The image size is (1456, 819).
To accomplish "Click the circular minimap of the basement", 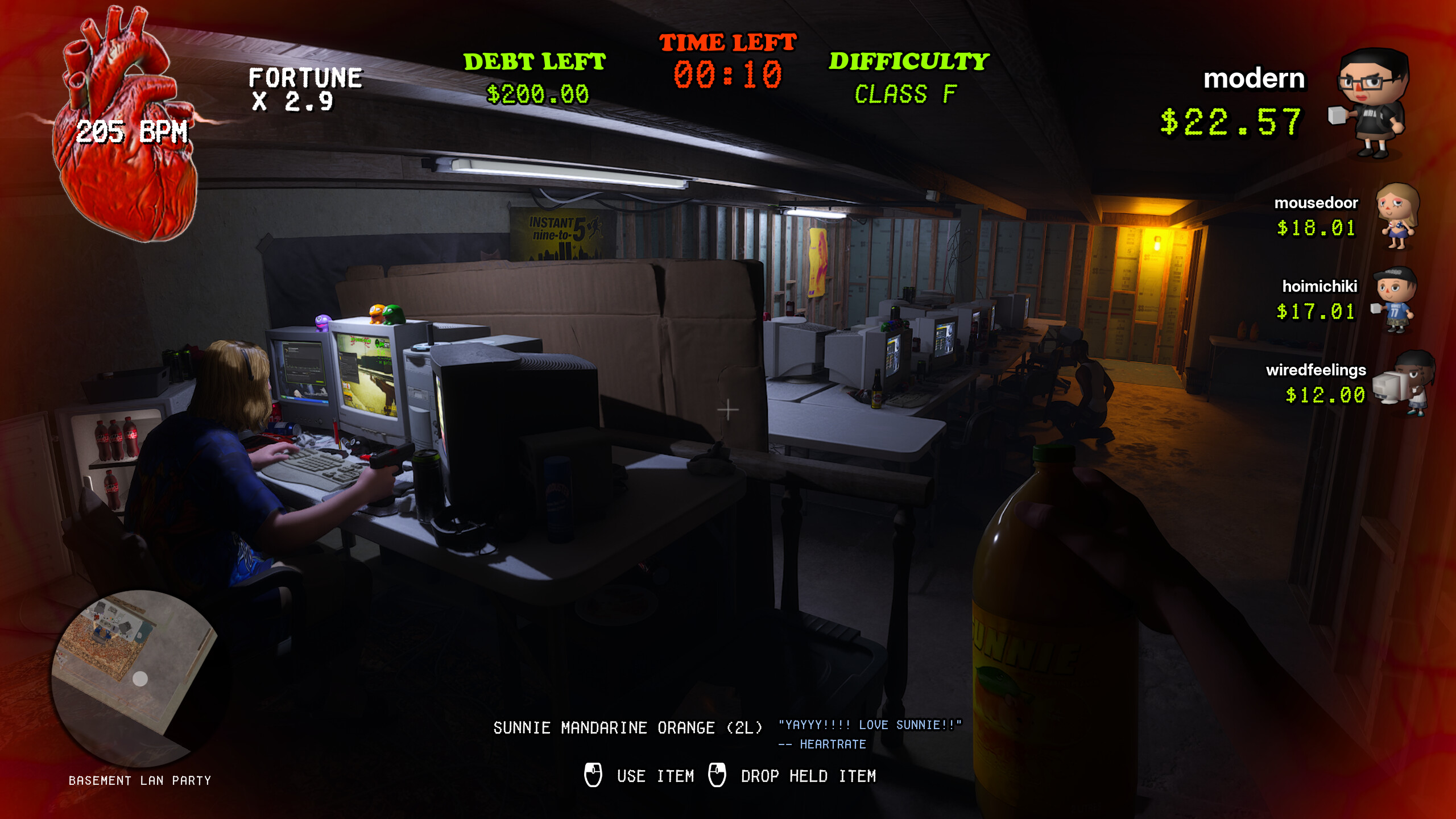I will [x=139, y=677].
